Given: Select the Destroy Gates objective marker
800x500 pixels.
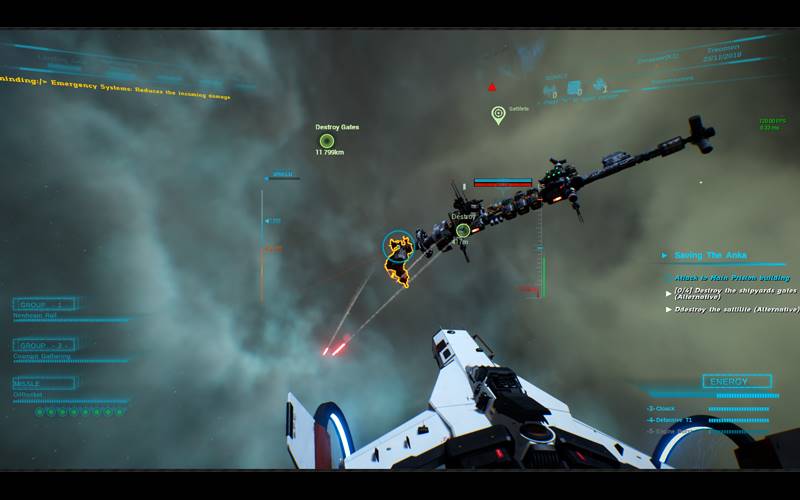Looking at the screenshot, I should (327, 141).
